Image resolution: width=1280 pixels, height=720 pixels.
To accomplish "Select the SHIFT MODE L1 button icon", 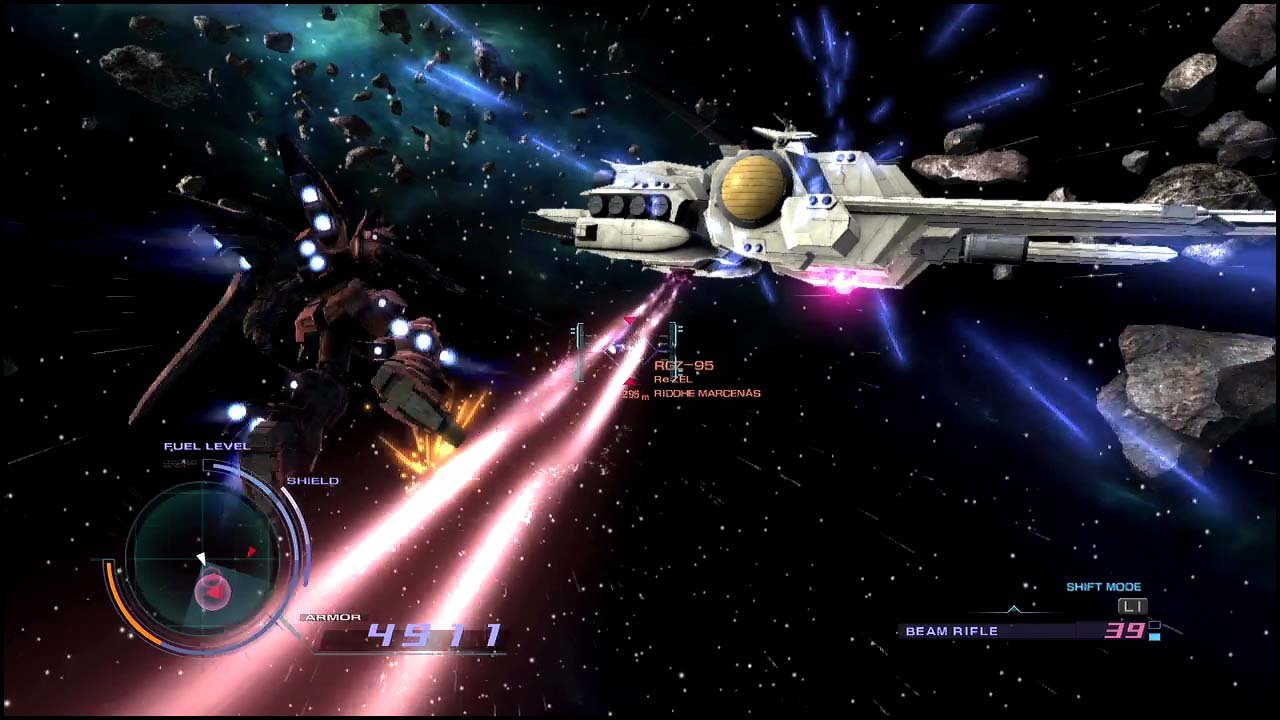I will [1133, 606].
